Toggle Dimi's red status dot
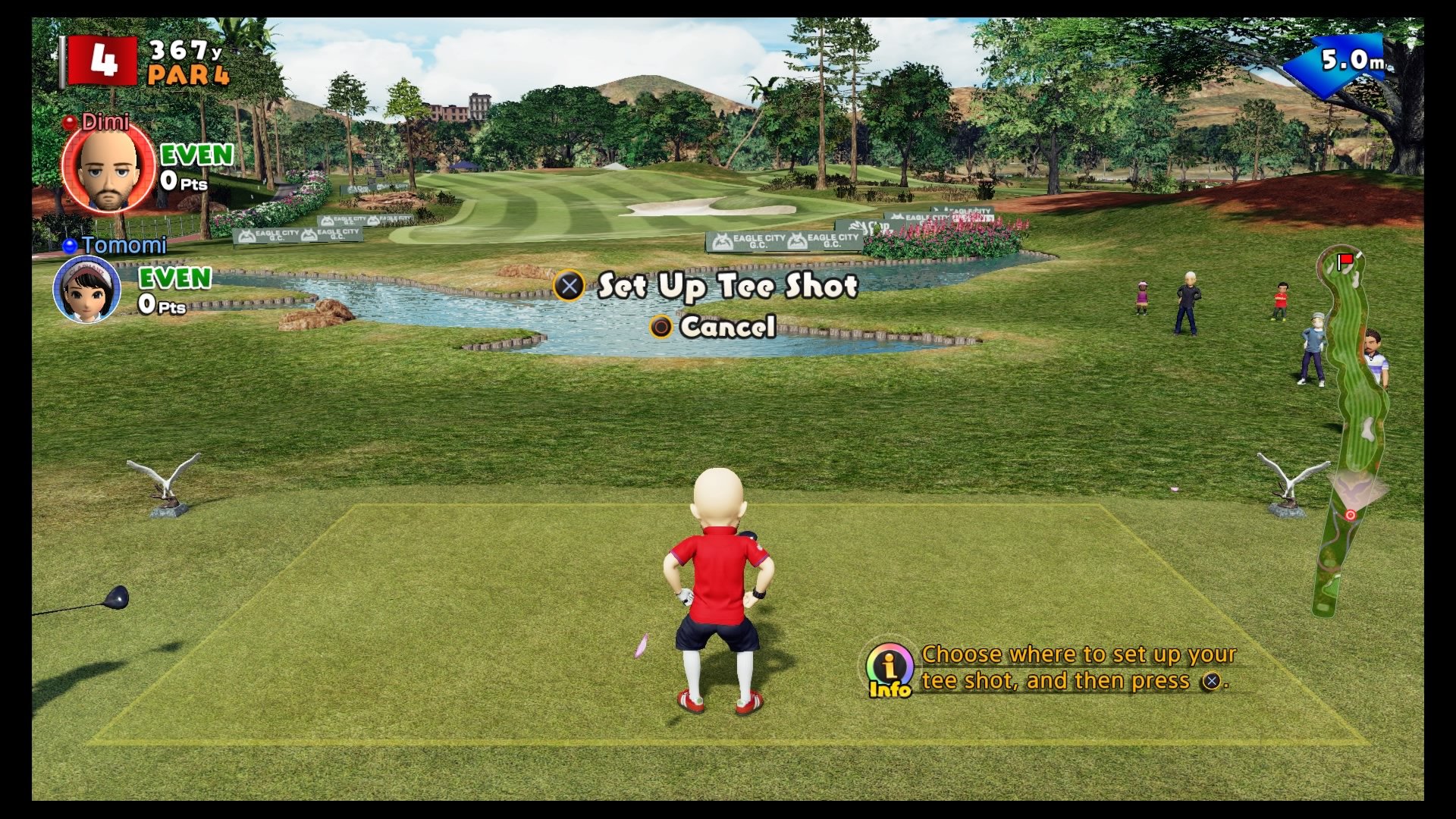The width and height of the screenshot is (1456, 819). 70,121
